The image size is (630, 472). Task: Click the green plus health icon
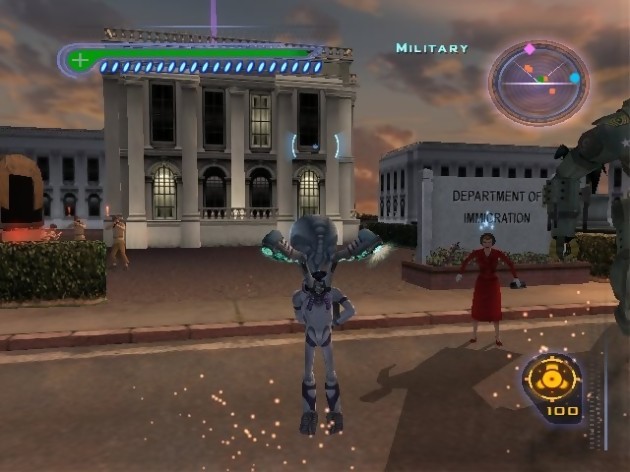(x=79, y=61)
